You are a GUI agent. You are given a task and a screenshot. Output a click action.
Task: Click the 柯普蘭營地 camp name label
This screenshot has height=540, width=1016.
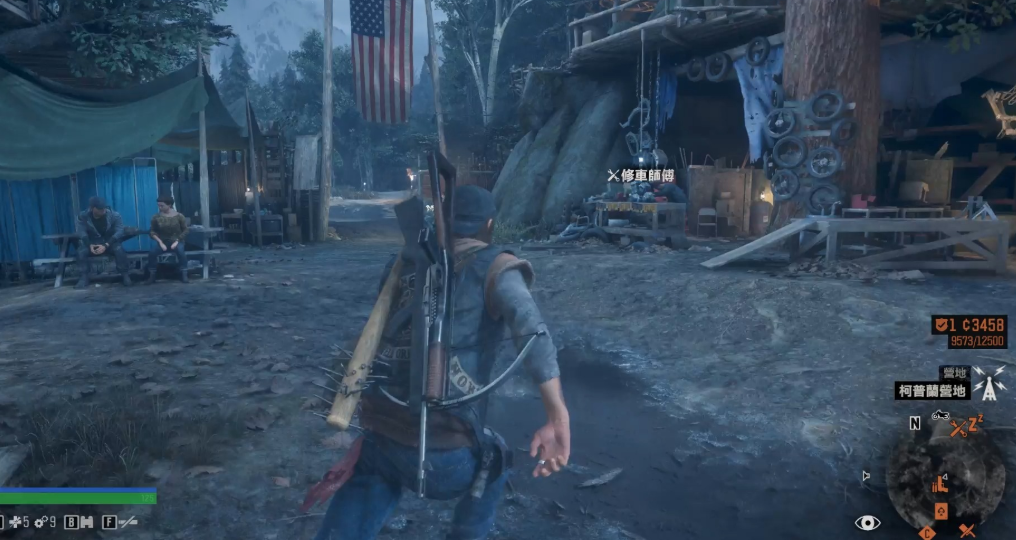point(932,391)
